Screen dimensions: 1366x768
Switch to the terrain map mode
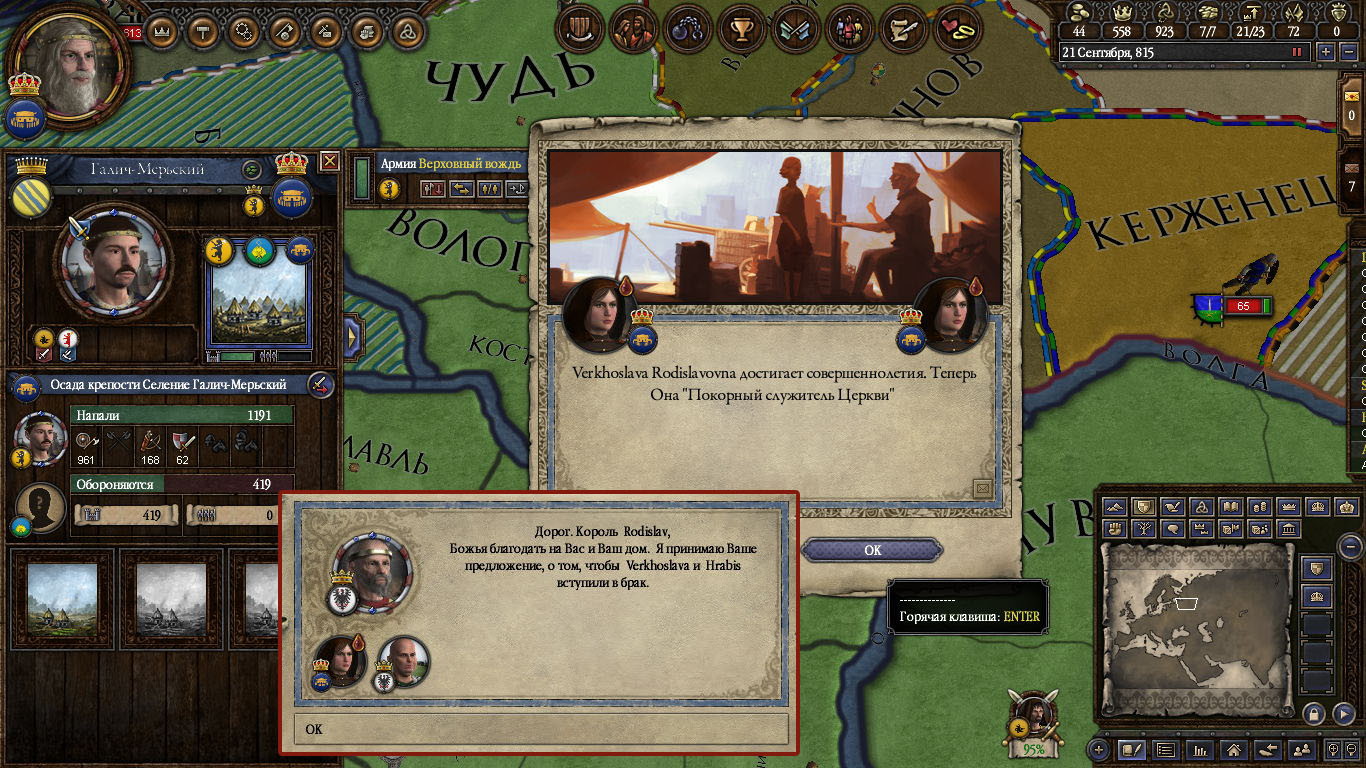[x=1116, y=507]
